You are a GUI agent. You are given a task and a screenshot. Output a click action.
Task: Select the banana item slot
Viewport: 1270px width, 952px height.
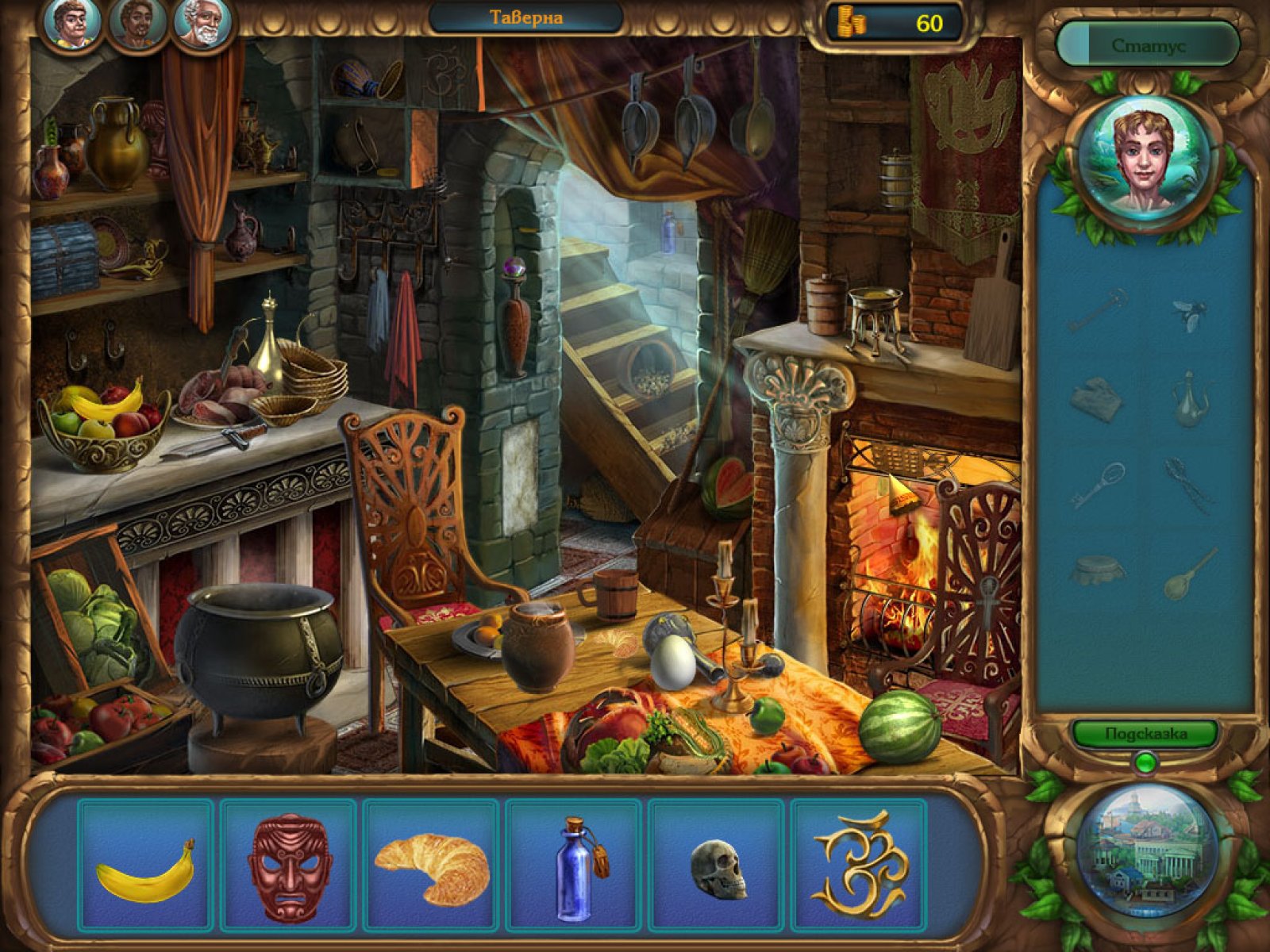[x=146, y=866]
